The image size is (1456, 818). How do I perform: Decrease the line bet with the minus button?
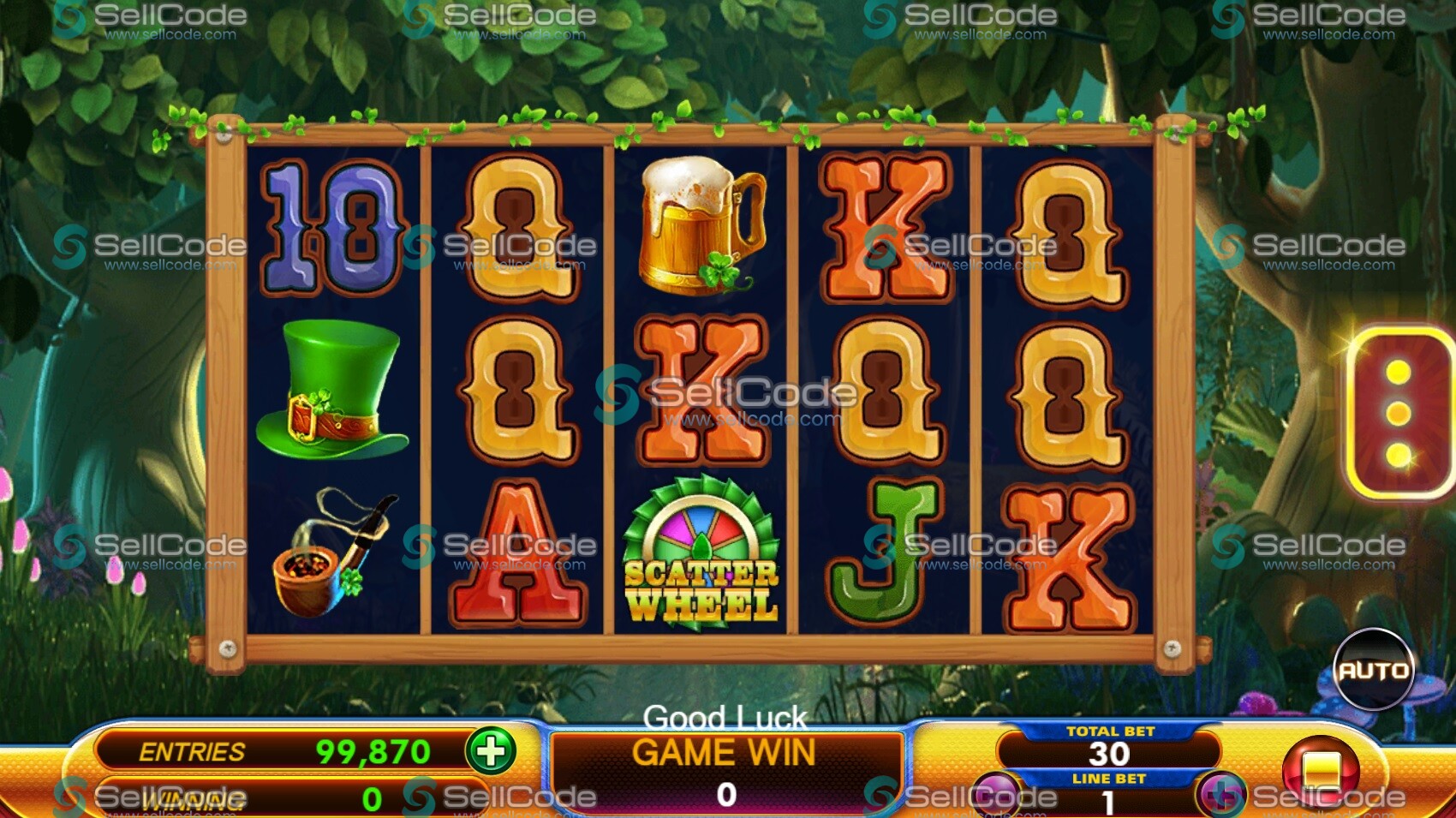click(995, 795)
